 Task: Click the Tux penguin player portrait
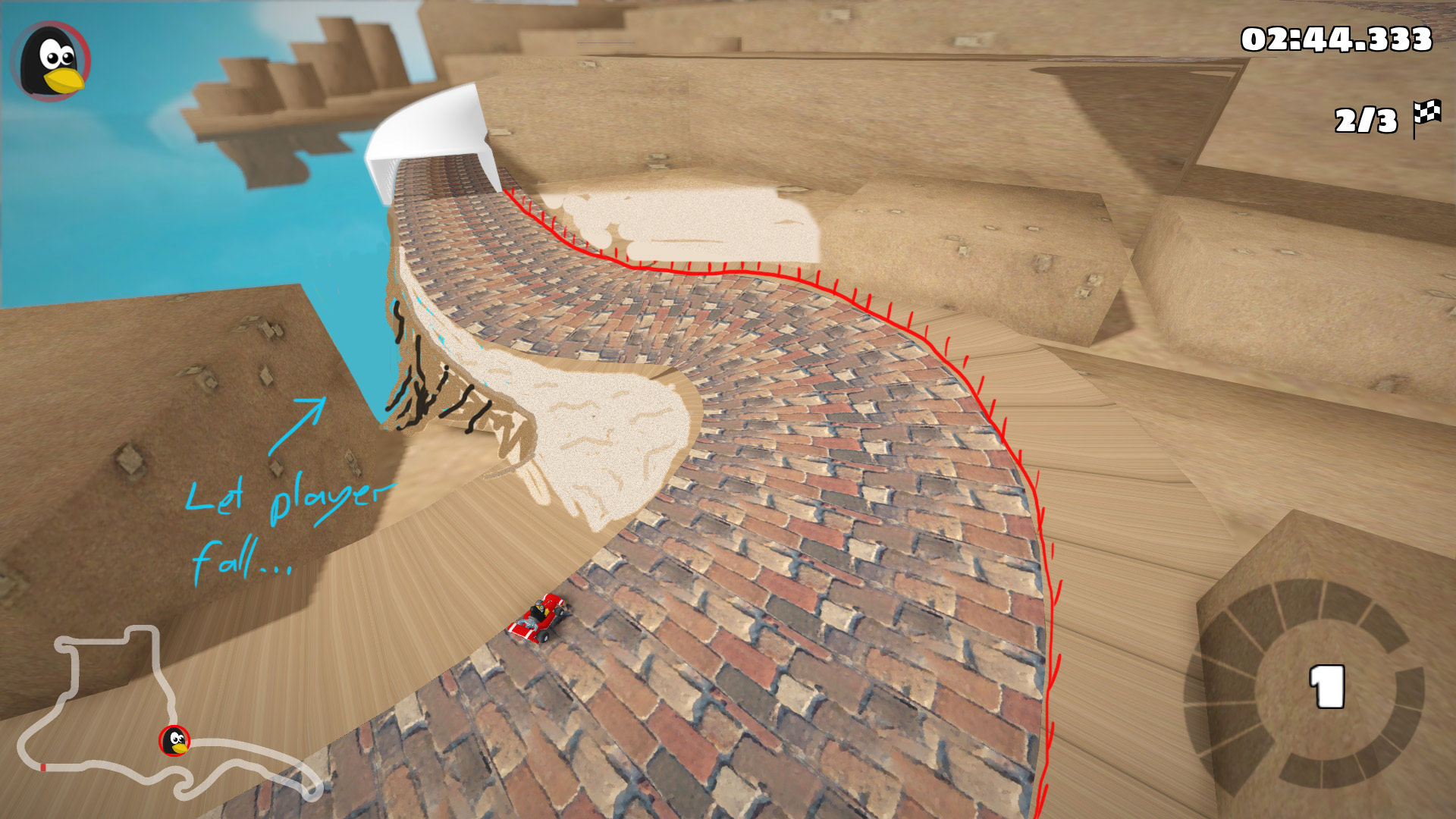(52, 61)
